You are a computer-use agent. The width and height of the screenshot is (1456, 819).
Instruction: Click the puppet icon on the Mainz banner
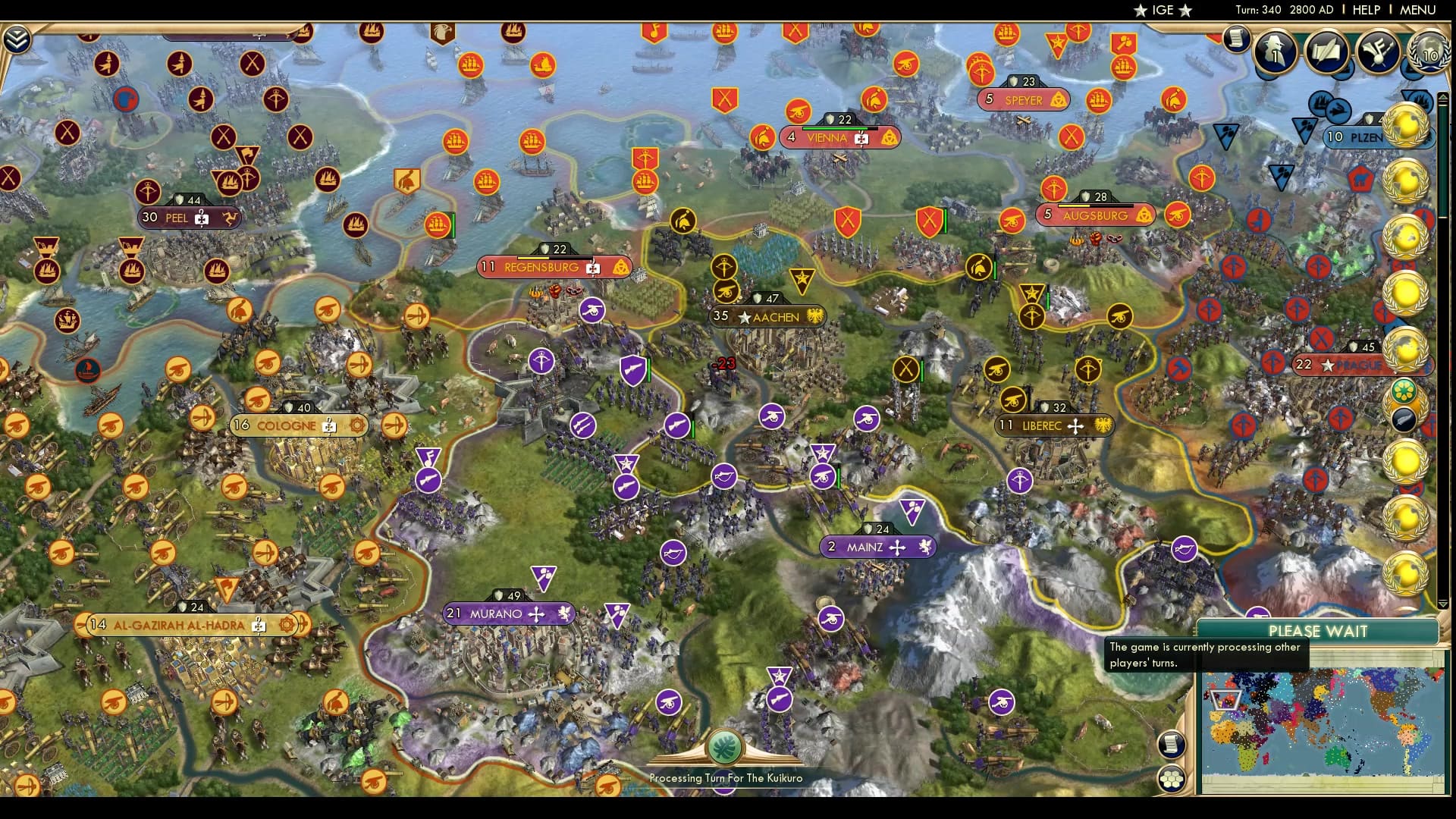coord(925,546)
